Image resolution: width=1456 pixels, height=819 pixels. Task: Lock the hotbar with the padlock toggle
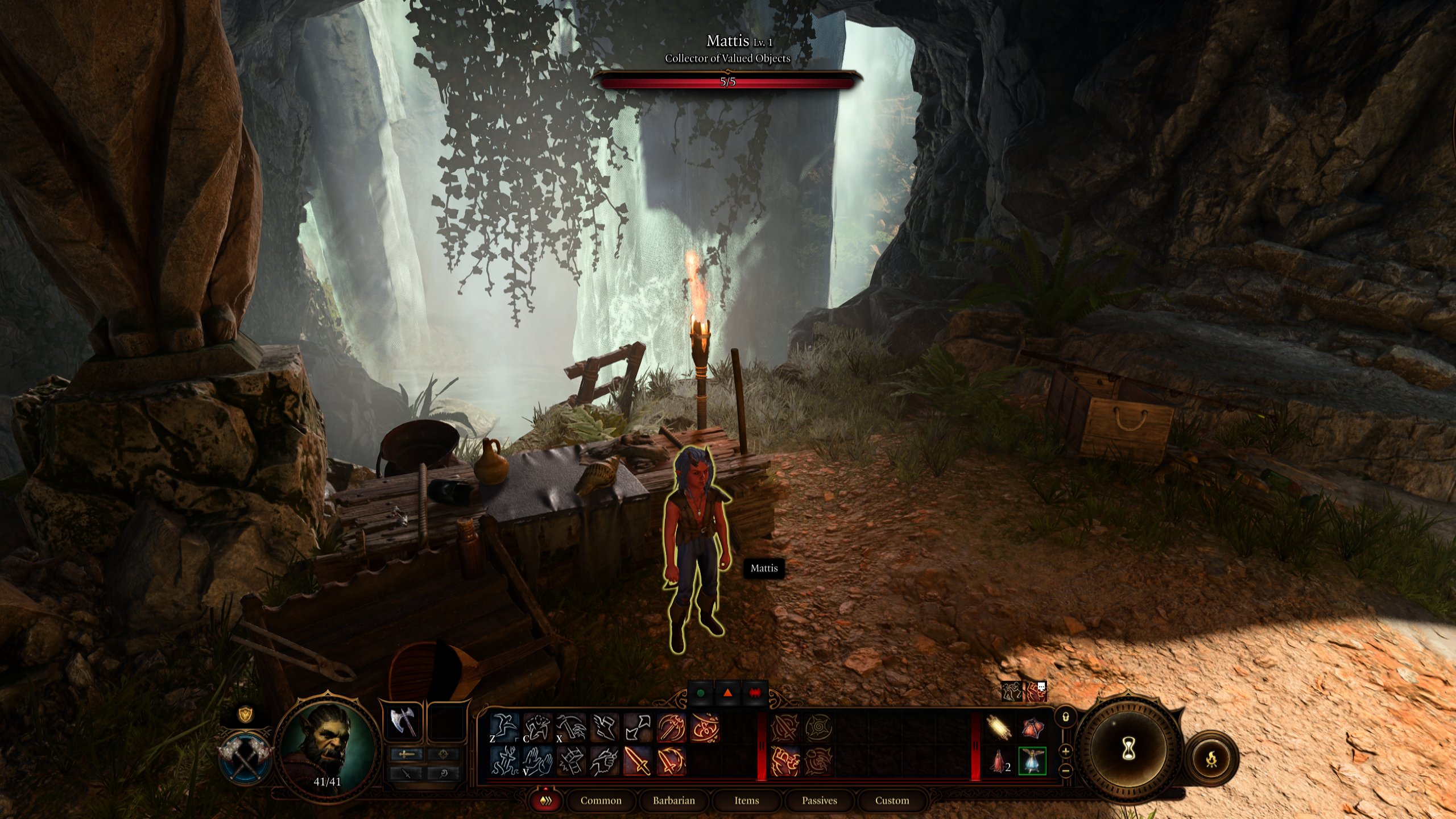[1066, 718]
